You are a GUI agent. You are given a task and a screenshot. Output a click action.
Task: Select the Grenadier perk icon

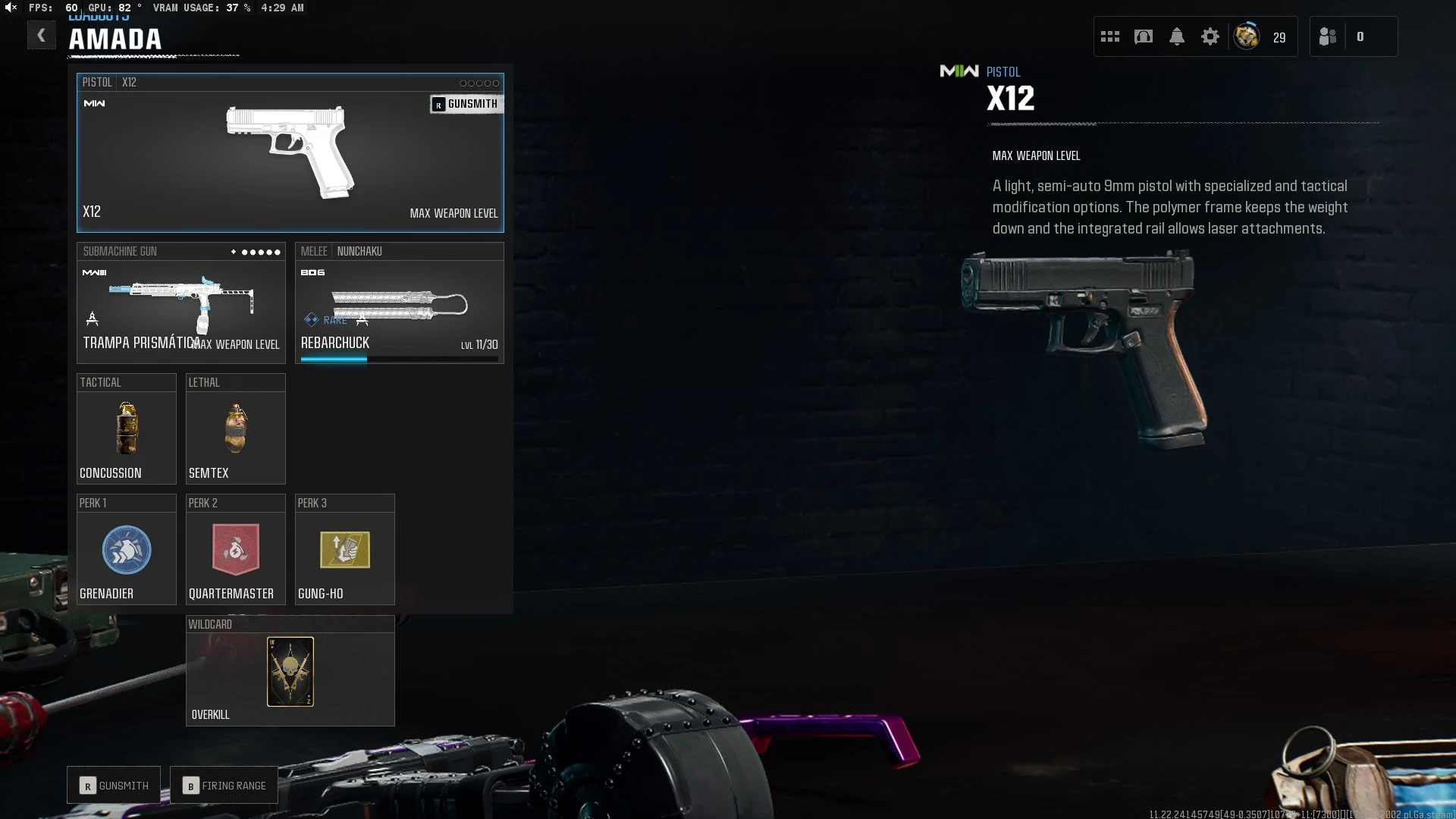(126, 551)
